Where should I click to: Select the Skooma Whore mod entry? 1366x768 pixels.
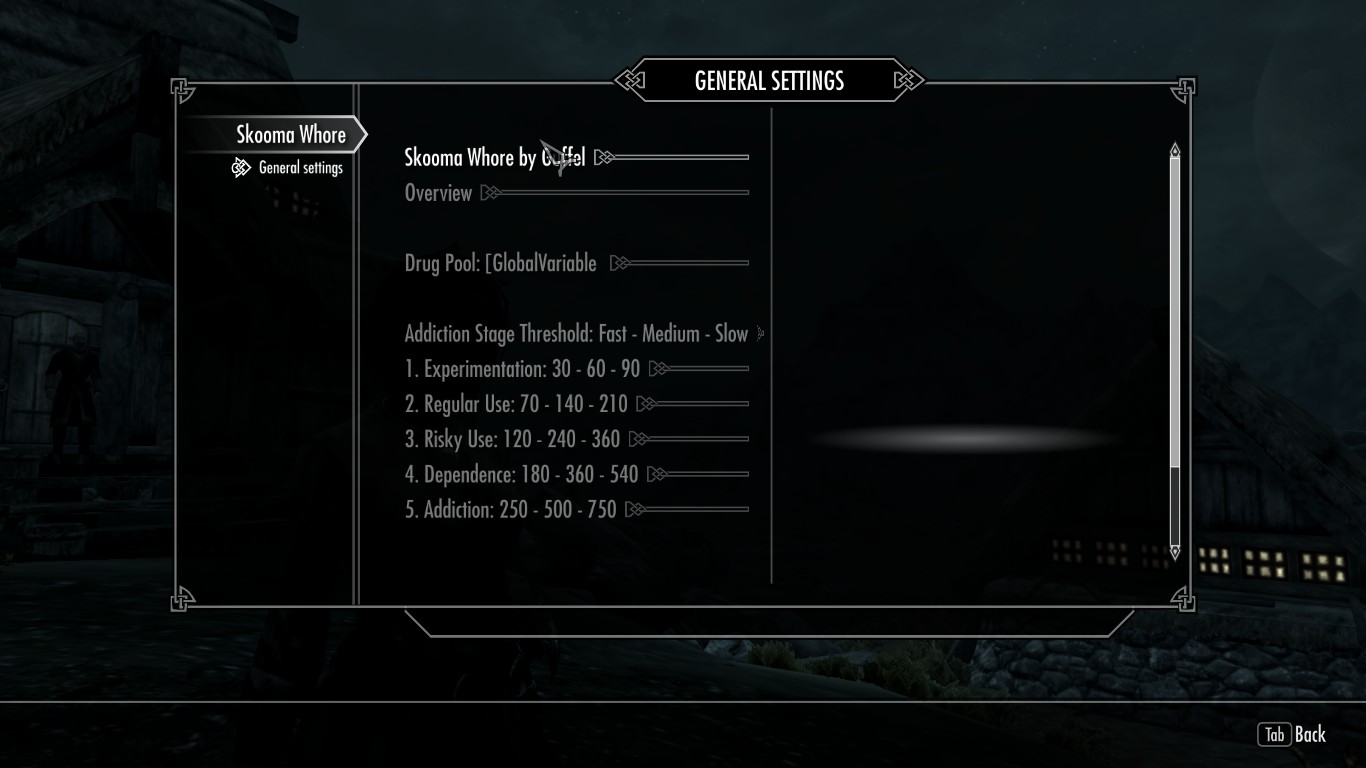tap(290, 135)
